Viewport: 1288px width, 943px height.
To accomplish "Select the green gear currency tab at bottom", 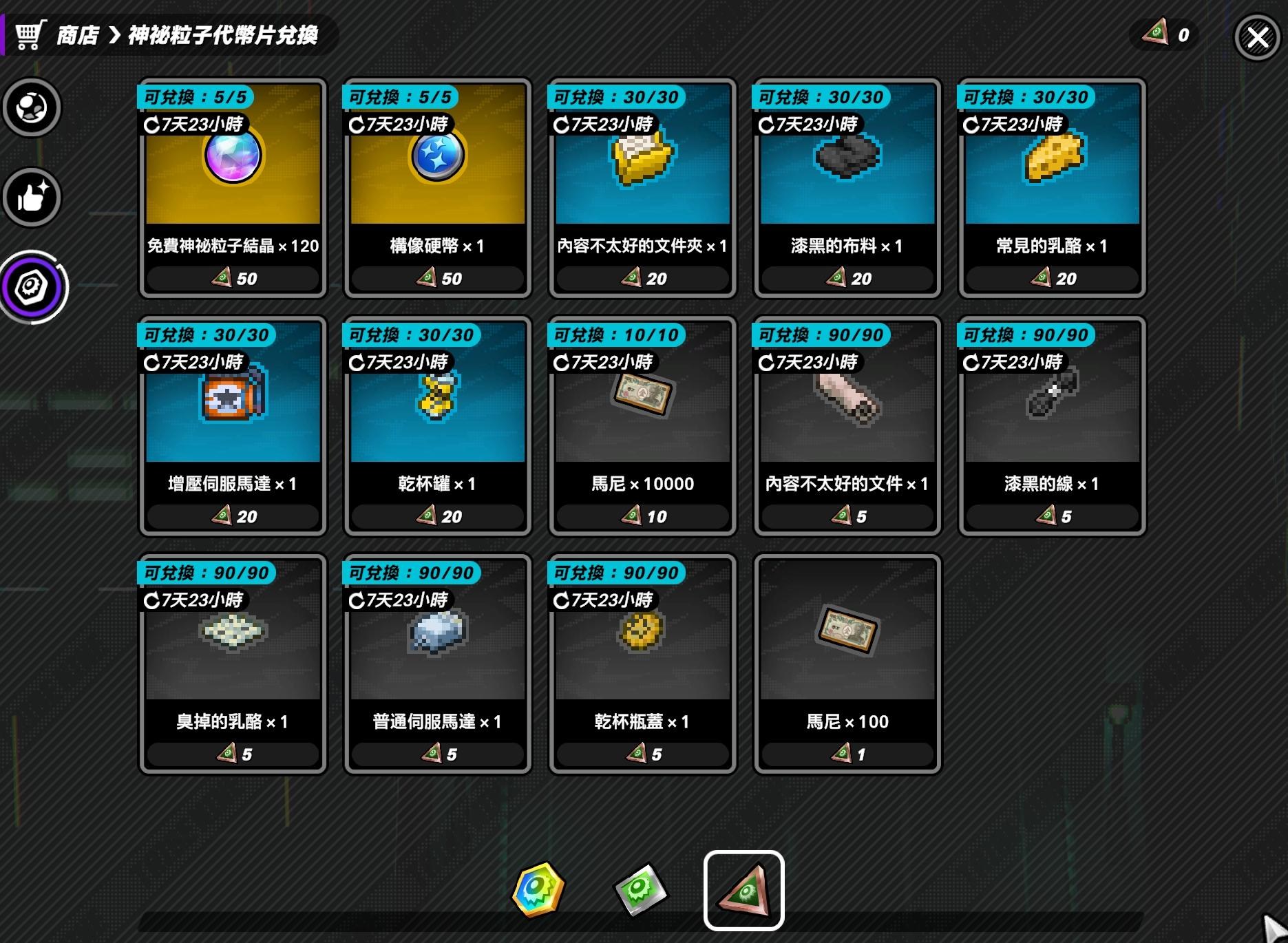I will (642, 890).
